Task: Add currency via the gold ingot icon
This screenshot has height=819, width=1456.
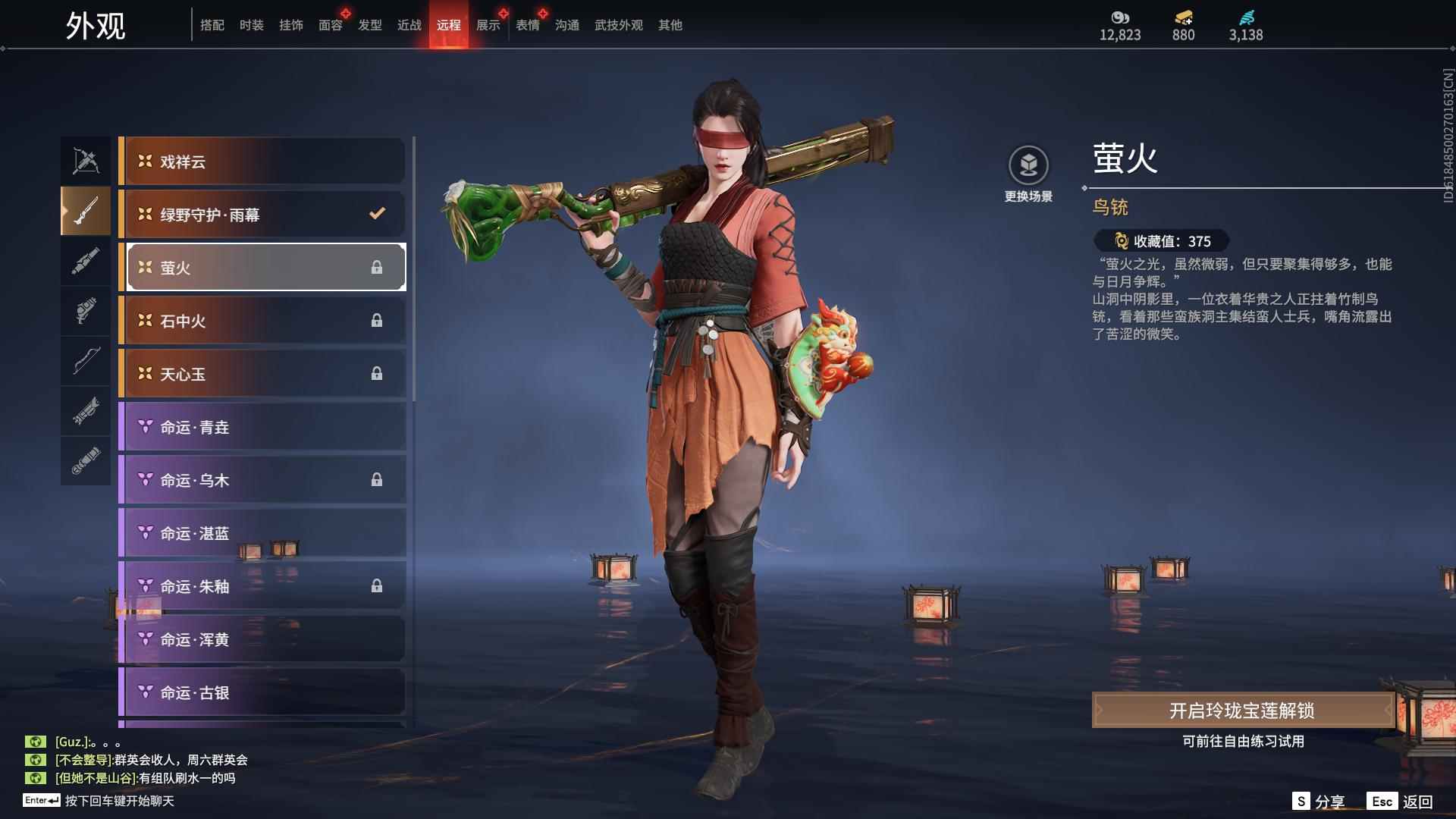Action: (x=1183, y=18)
